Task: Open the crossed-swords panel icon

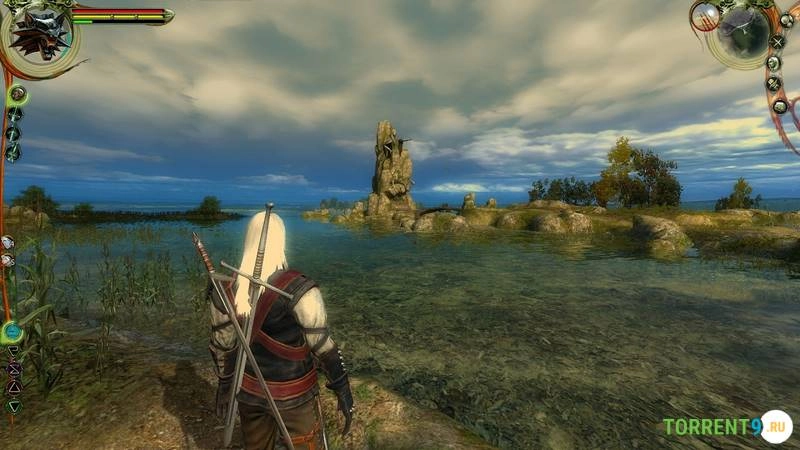Action: click(x=777, y=42)
